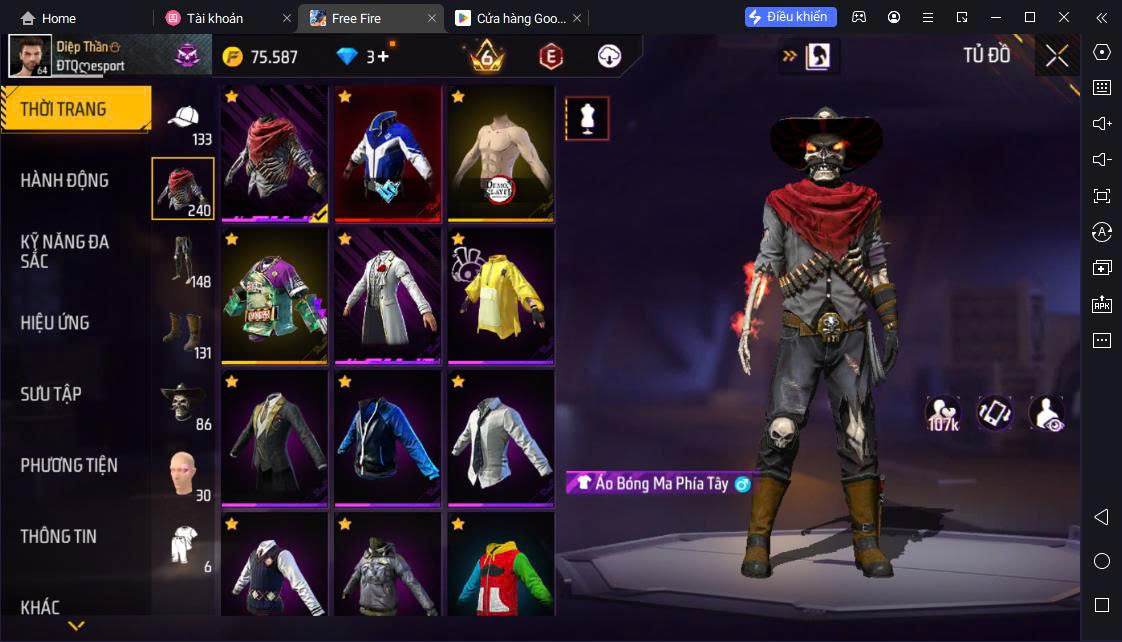Viewport: 1122px width, 642px height.
Task: Open the HÀNH ĐỘNG category
Action: [65, 181]
